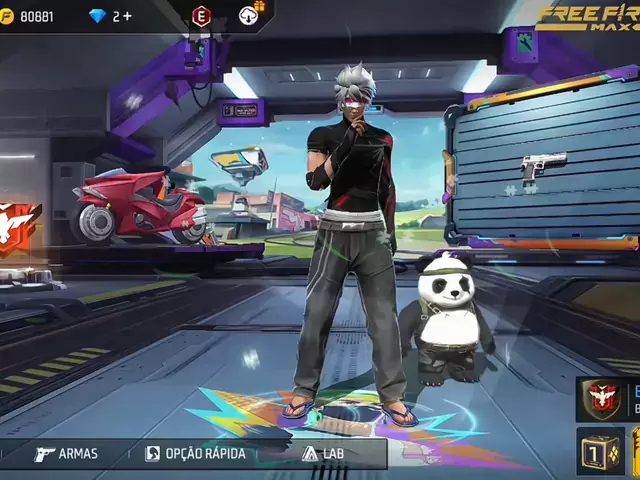
Task: Open the winged shield rank emblem panel
Action: pos(600,399)
